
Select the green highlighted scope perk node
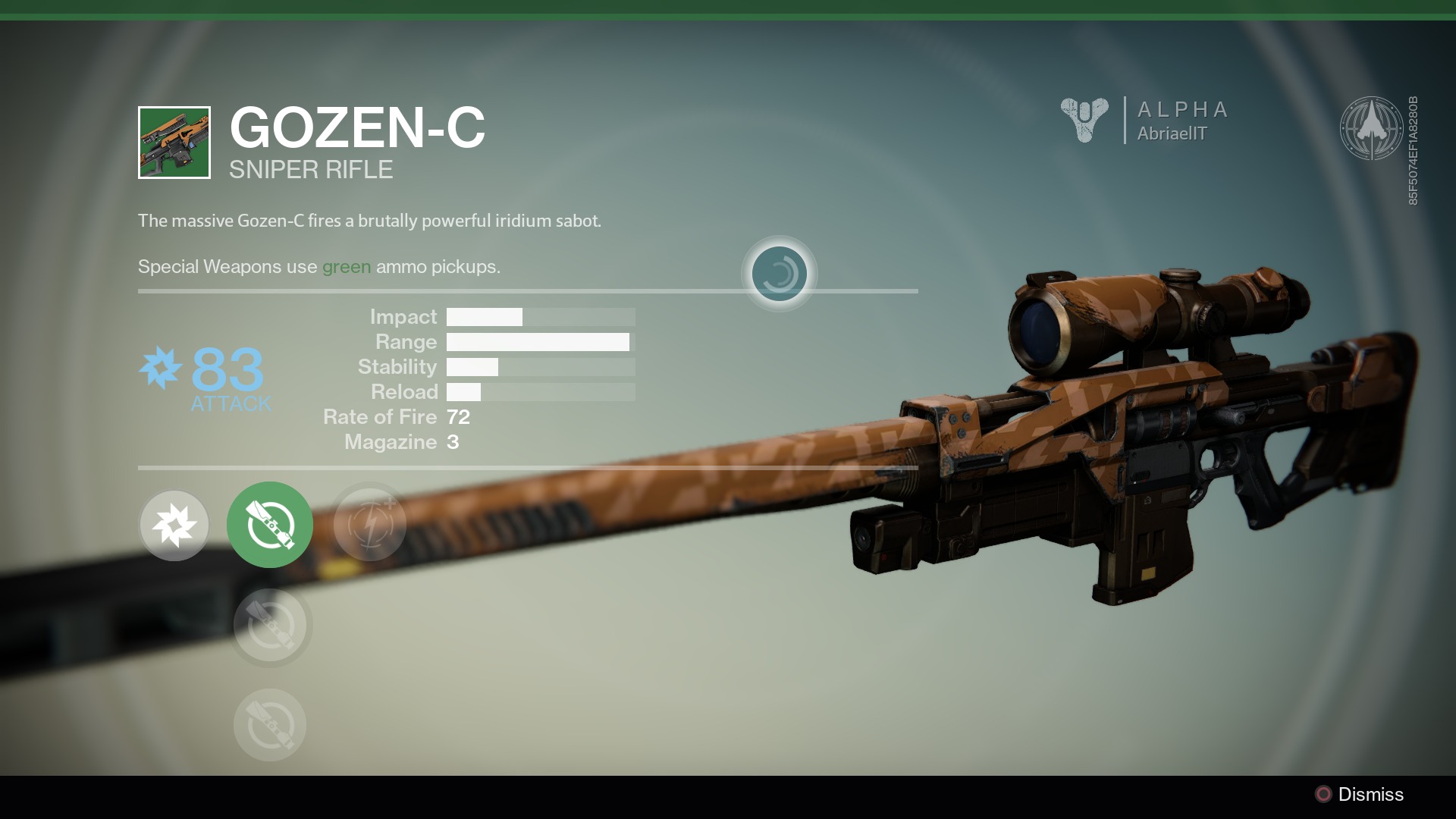click(269, 525)
